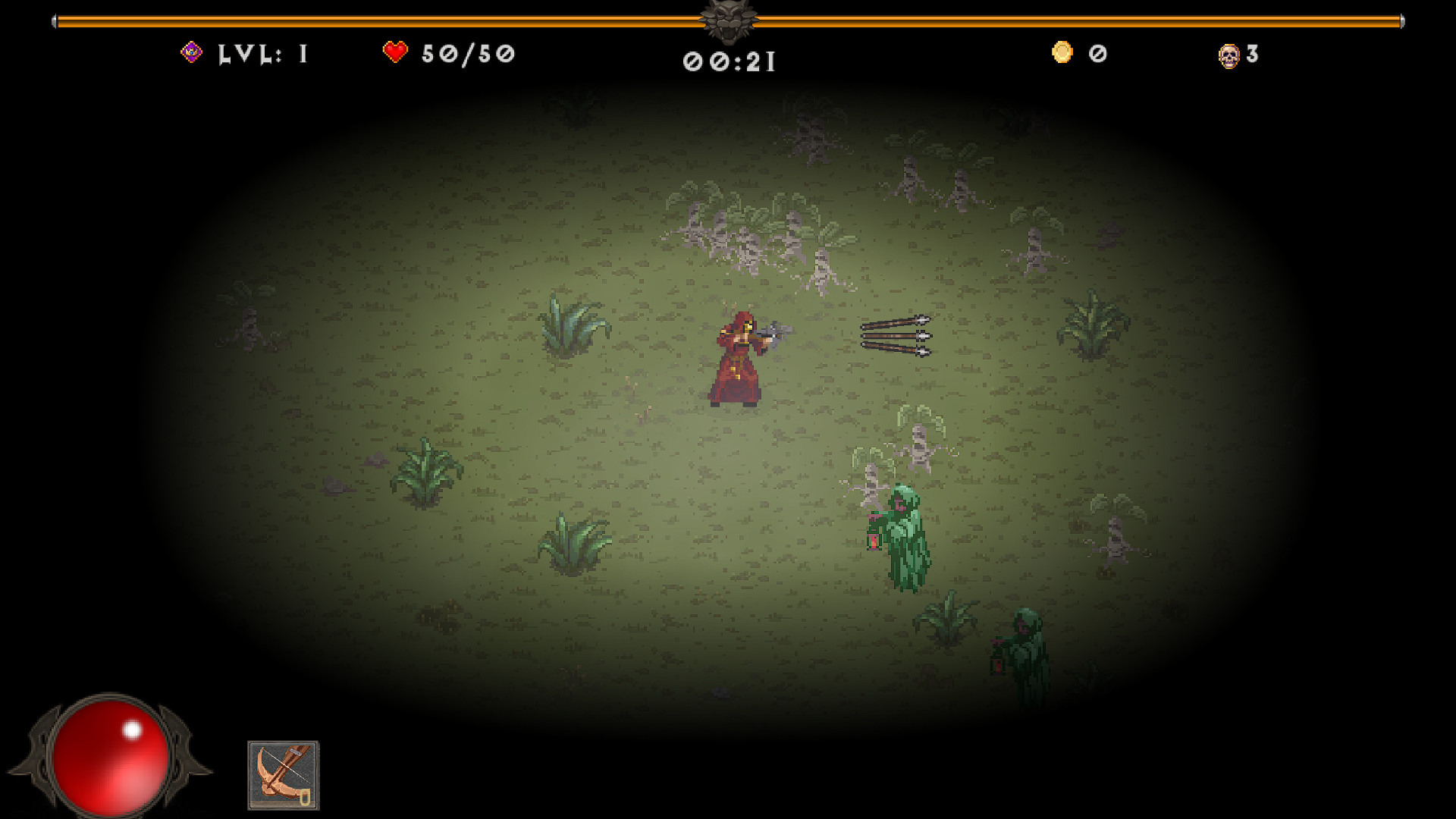Click the gold coin currency icon

(1062, 52)
